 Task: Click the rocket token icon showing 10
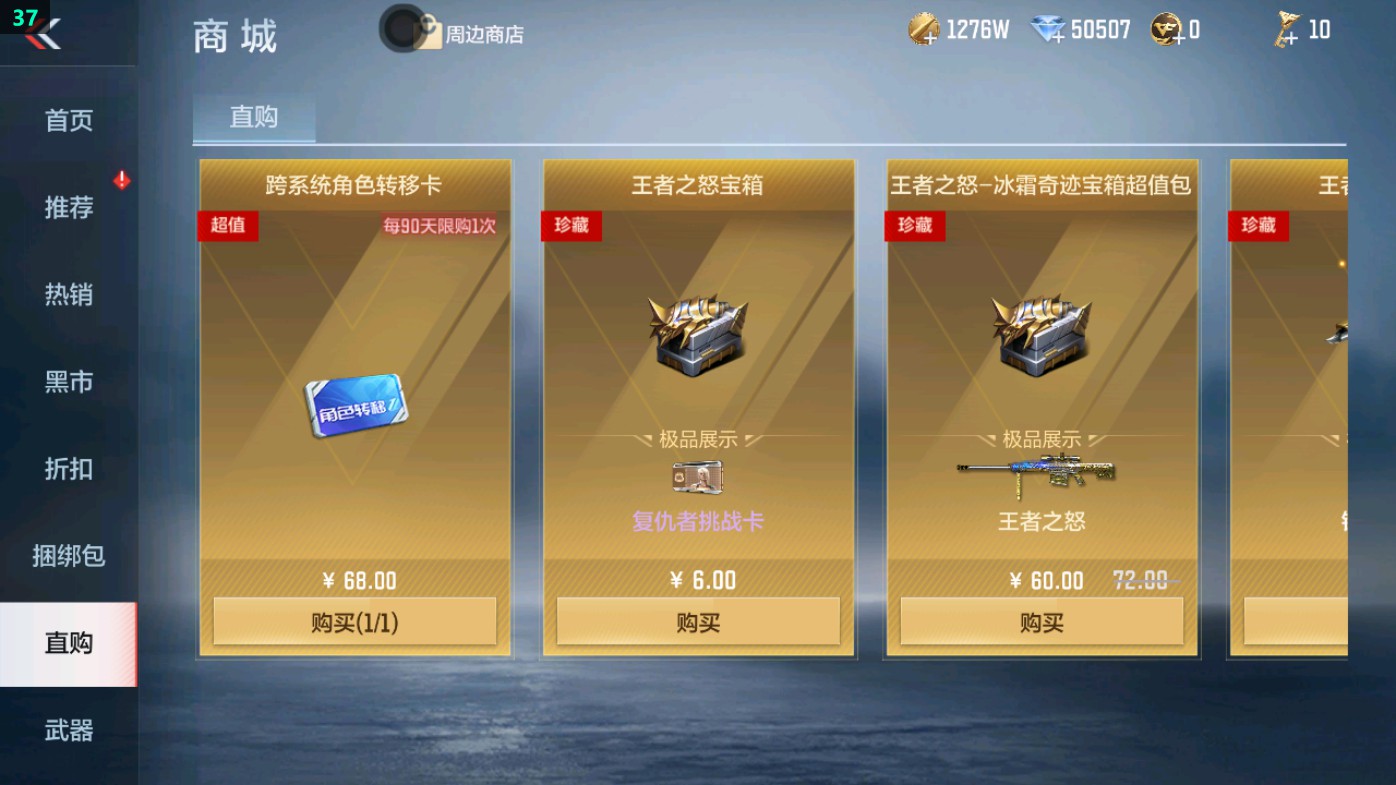1285,30
